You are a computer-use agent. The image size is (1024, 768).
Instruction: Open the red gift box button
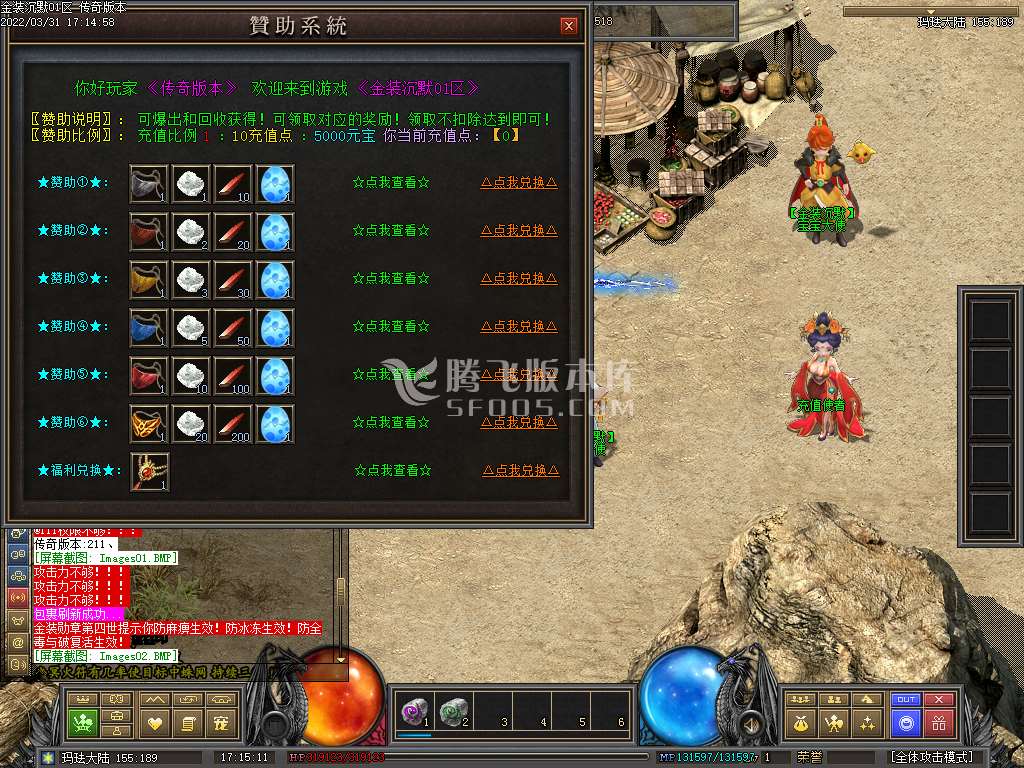[x=938, y=722]
